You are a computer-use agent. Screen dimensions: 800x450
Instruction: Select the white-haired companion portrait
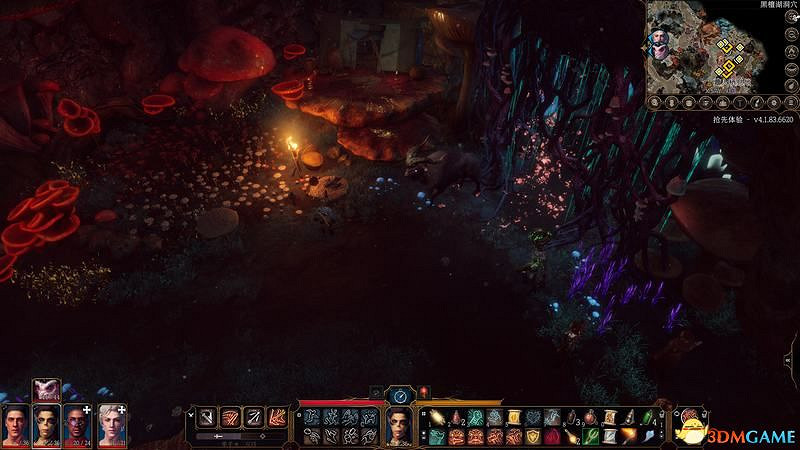110,424
